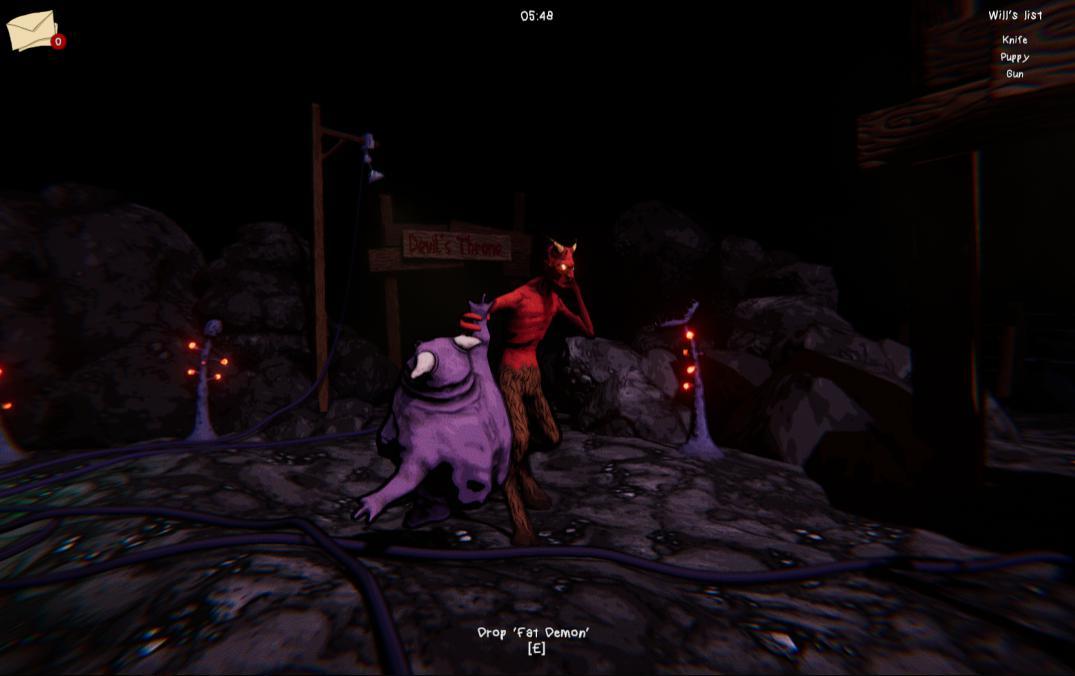Select Knife on Will's list
Image resolution: width=1075 pixels, height=676 pixels.
pos(1014,40)
